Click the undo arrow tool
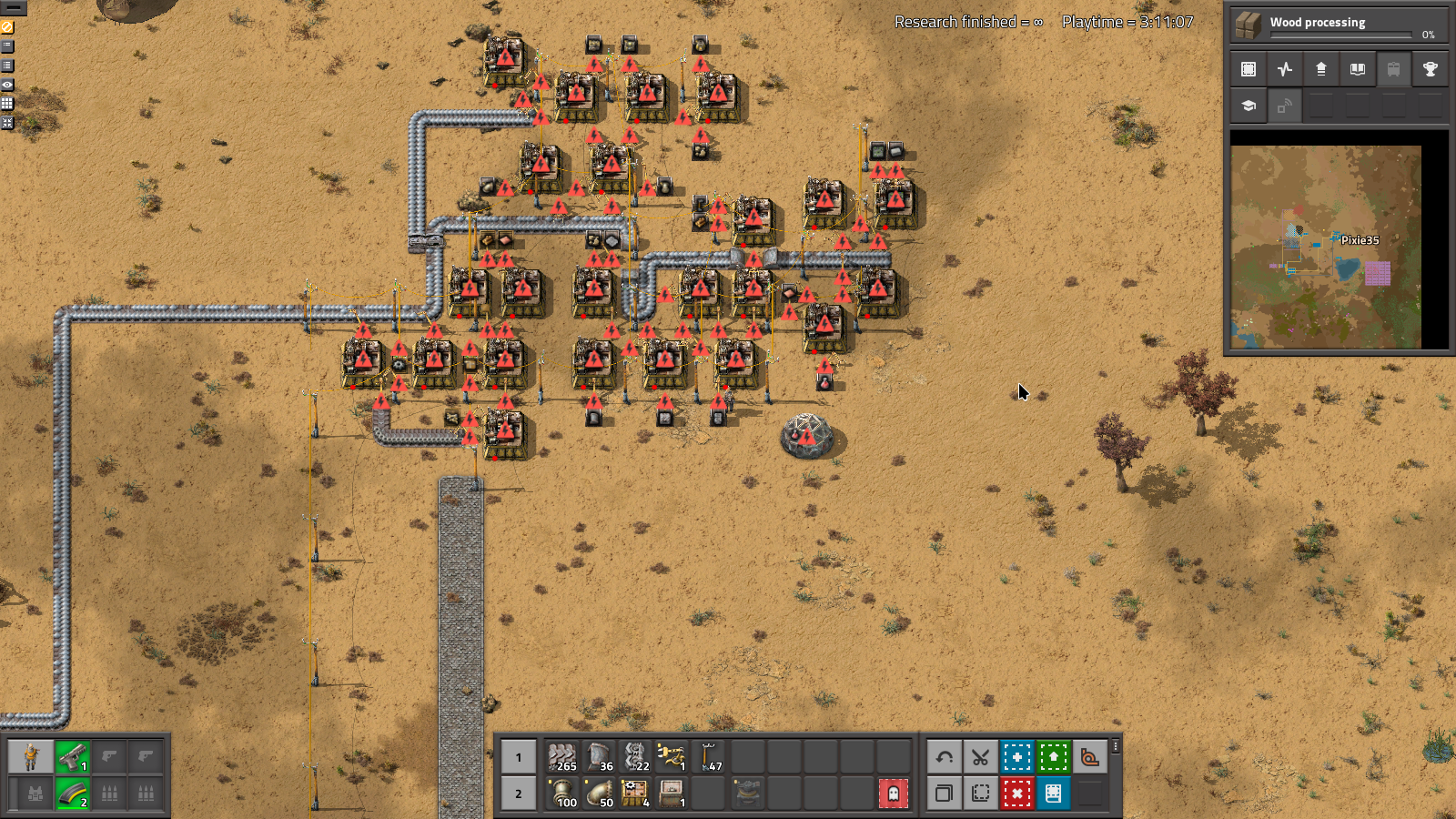1456x819 pixels. tap(944, 757)
